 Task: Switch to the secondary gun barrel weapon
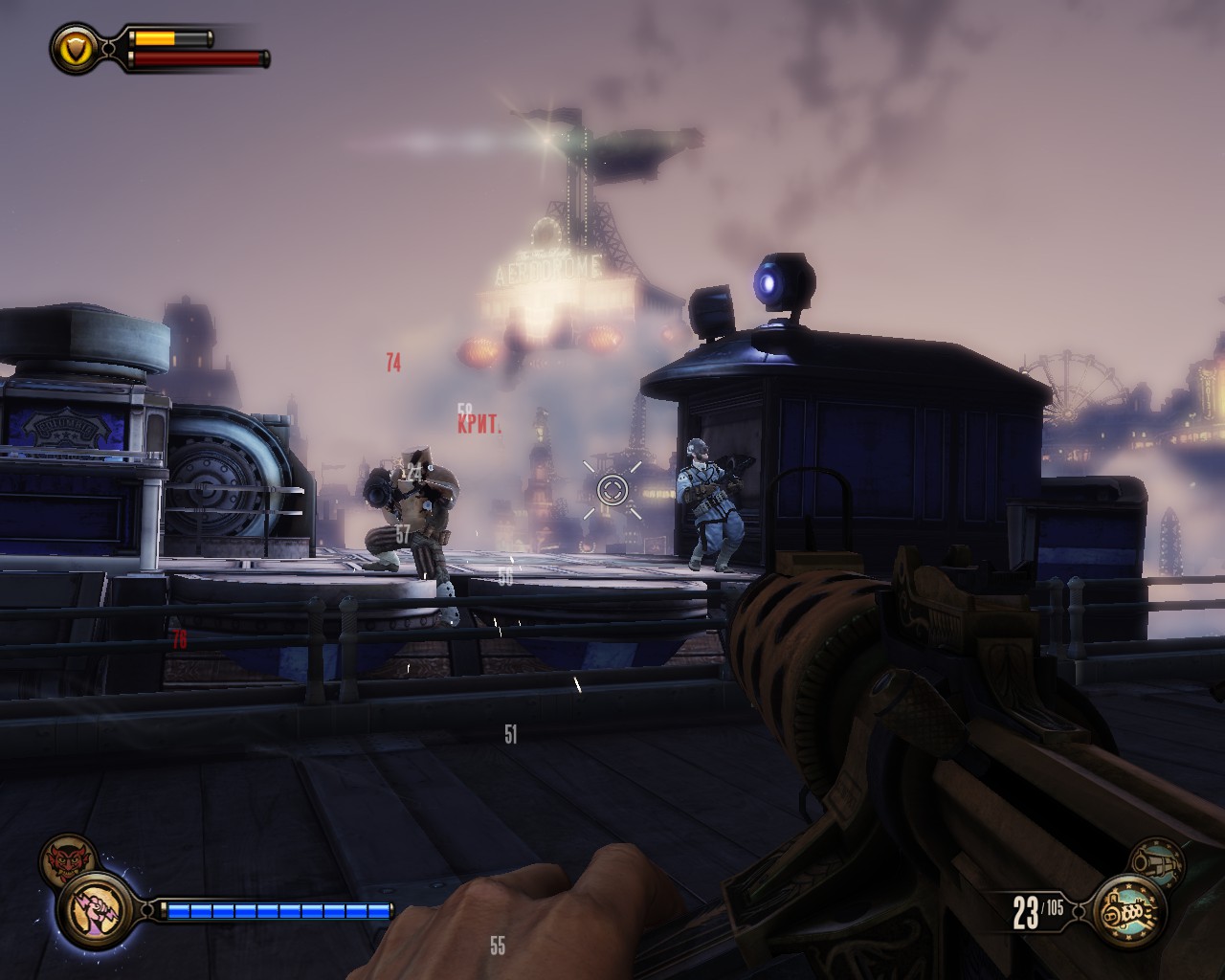click(1156, 864)
